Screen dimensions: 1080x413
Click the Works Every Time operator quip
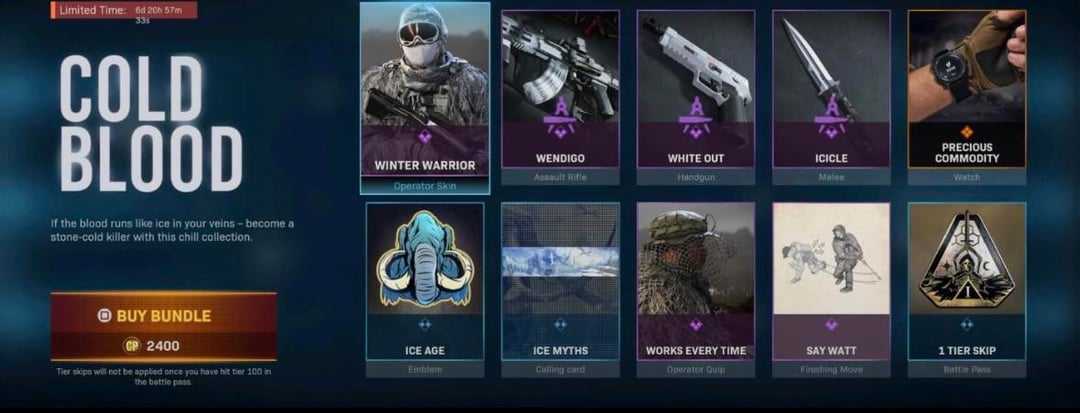(x=695, y=283)
